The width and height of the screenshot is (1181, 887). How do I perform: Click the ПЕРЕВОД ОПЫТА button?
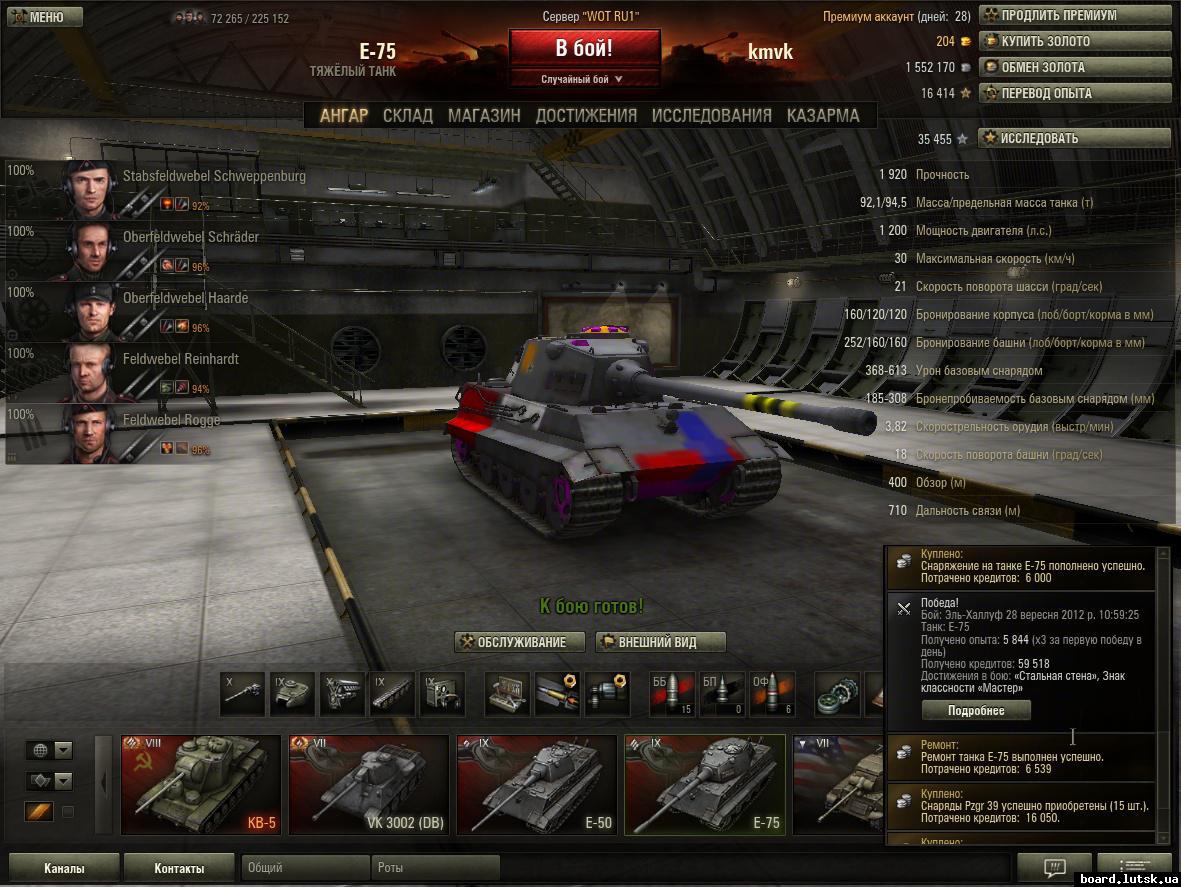click(x=1074, y=93)
